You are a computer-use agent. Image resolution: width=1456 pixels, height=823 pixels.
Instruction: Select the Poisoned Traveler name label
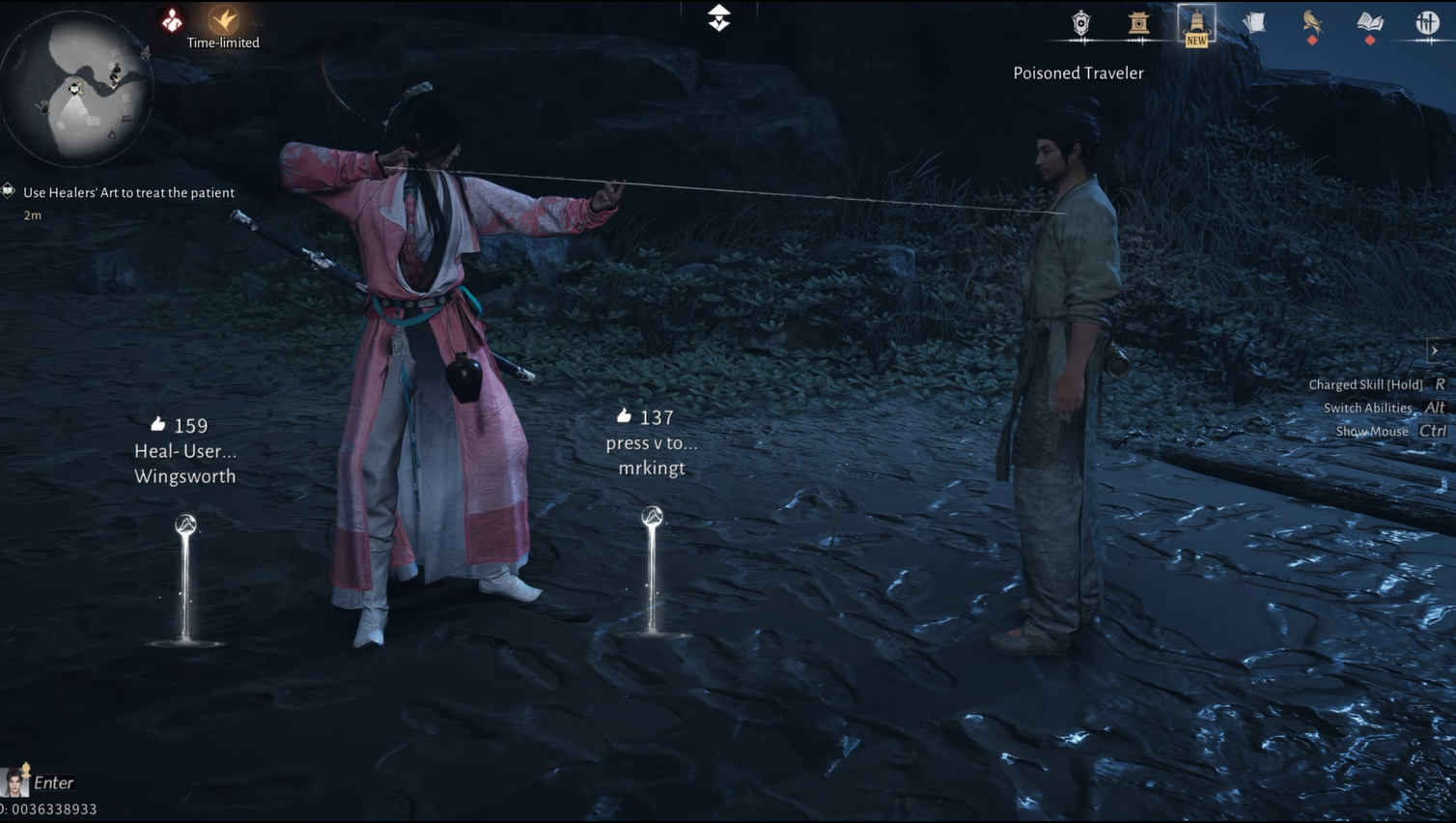[1078, 72]
